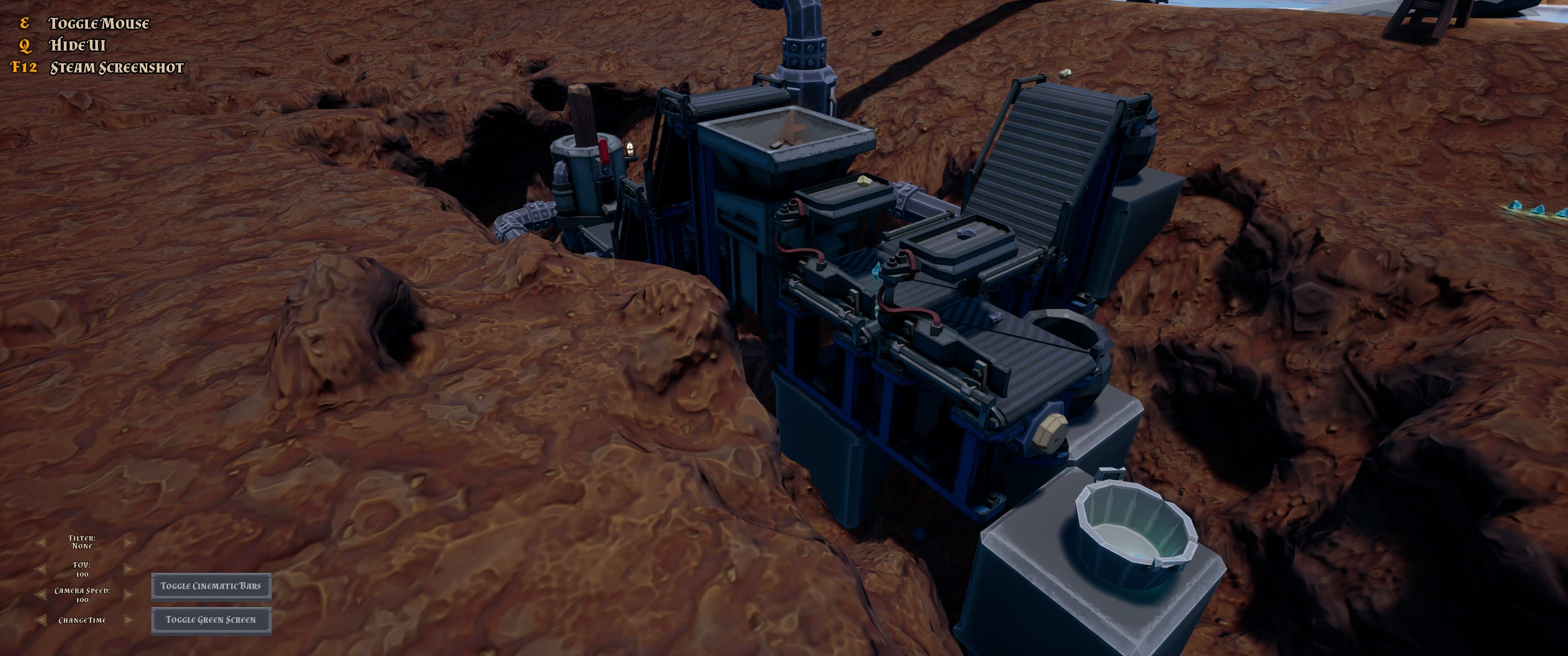Raise the camera speed with its right arrow
The image size is (1568, 656).
129,594
